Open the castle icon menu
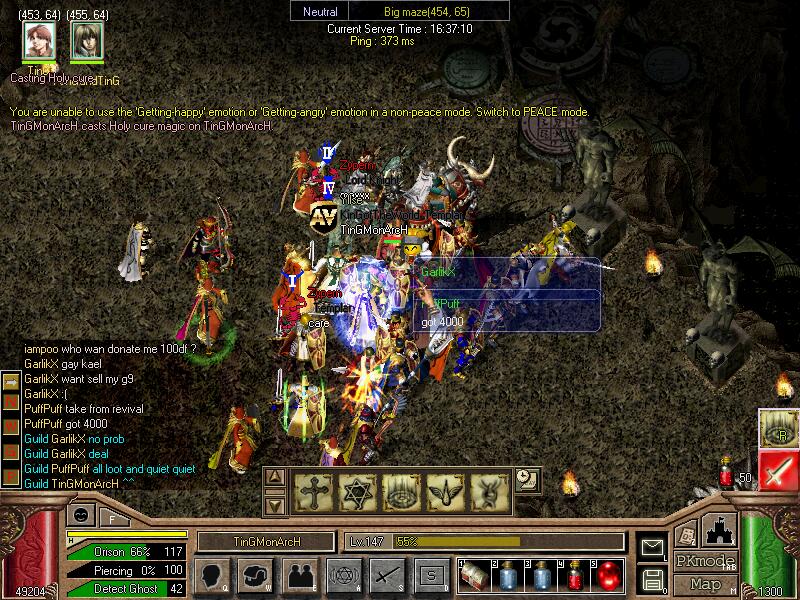This screenshot has width=800, height=600. (x=721, y=529)
